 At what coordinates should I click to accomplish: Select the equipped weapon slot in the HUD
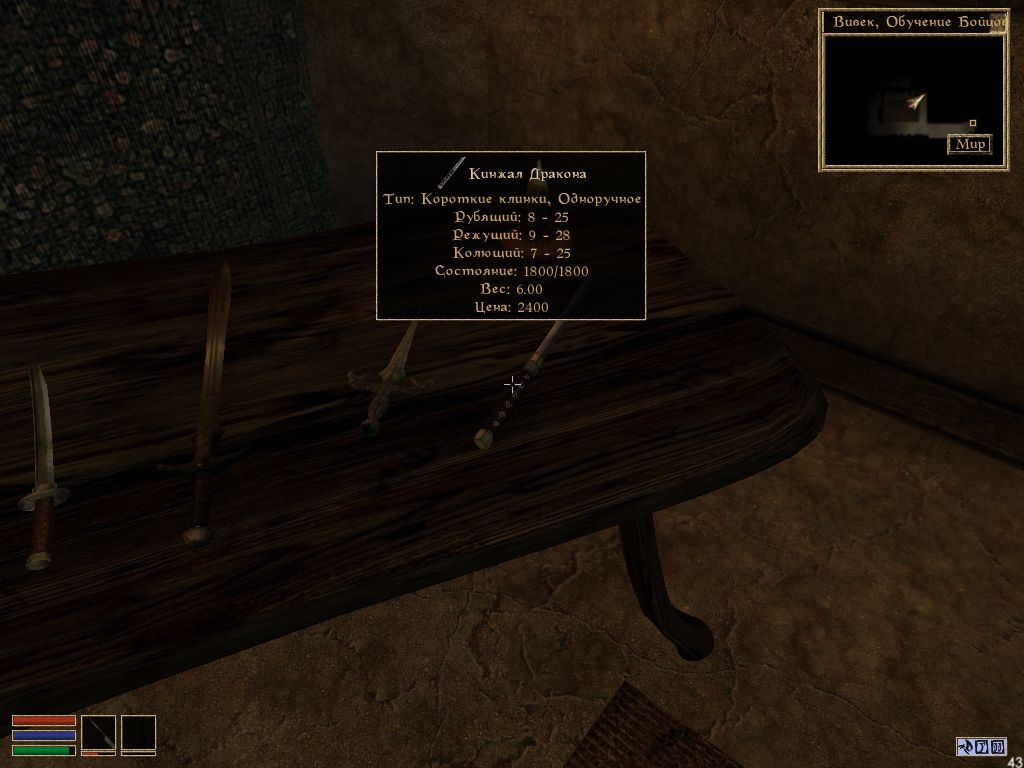click(x=98, y=733)
